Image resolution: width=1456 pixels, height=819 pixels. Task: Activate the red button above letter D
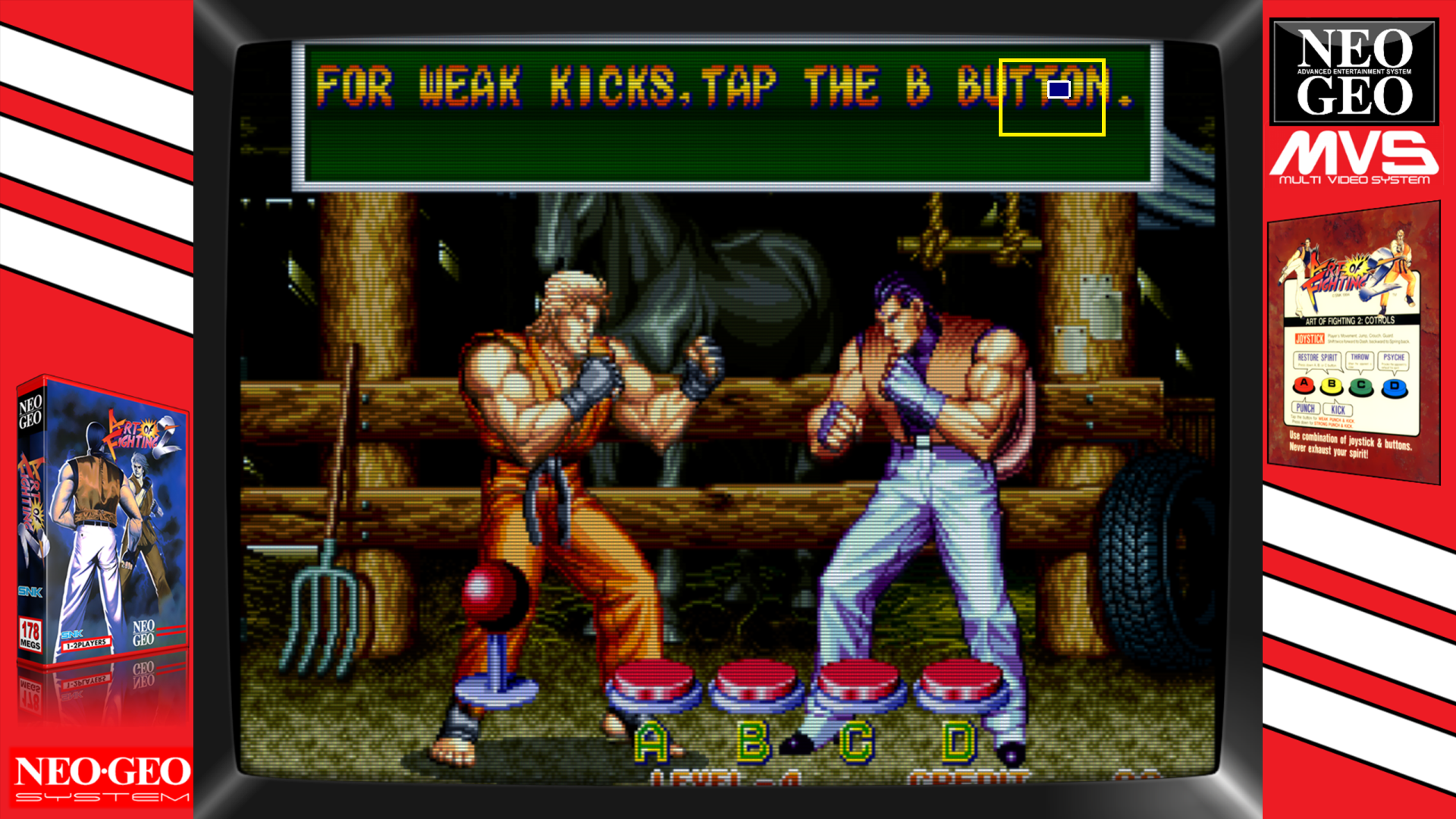pos(960,682)
